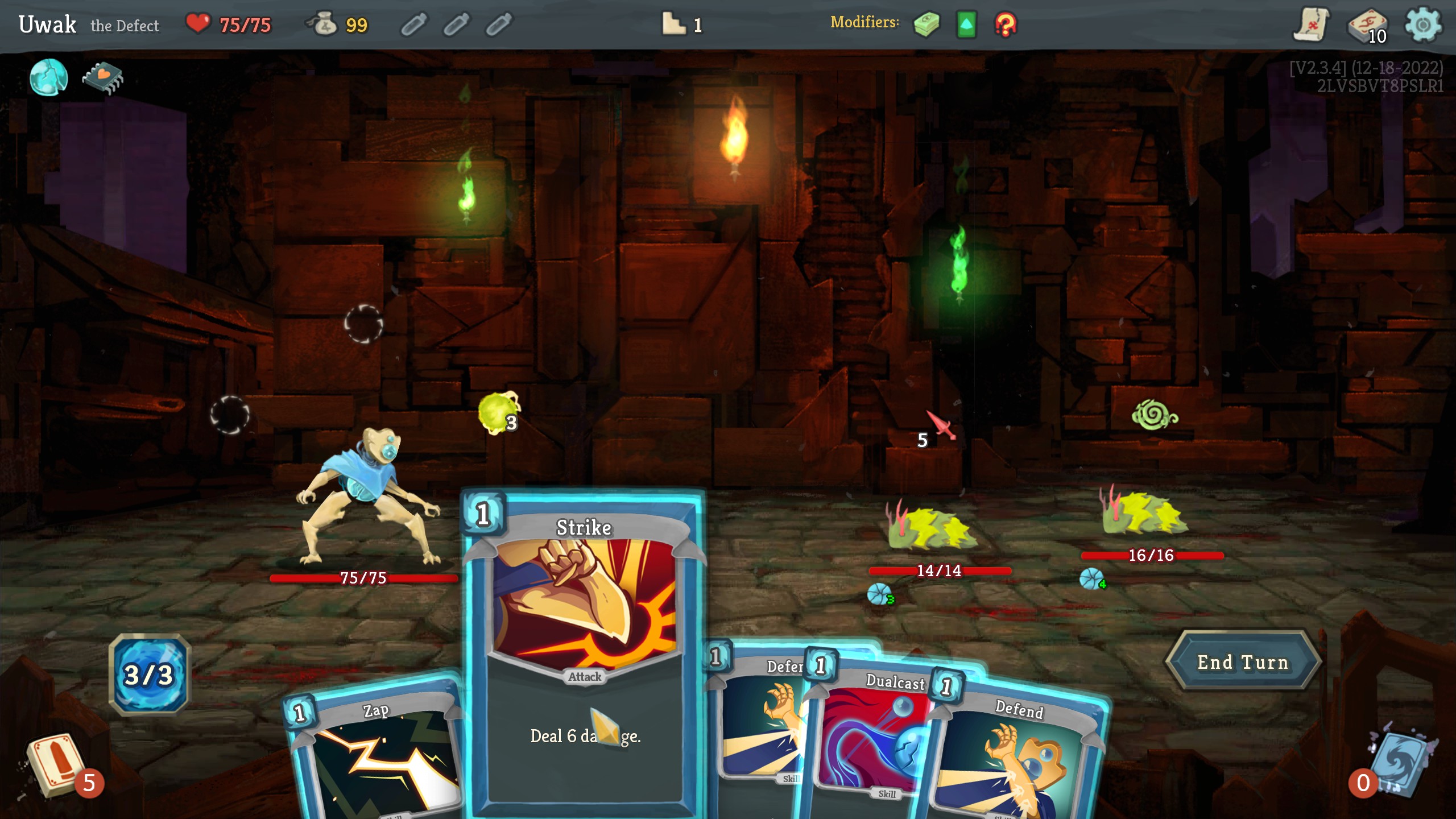This screenshot has height=819, width=1456.
Task: Inspect the chip relic with heart
Action: point(103,77)
